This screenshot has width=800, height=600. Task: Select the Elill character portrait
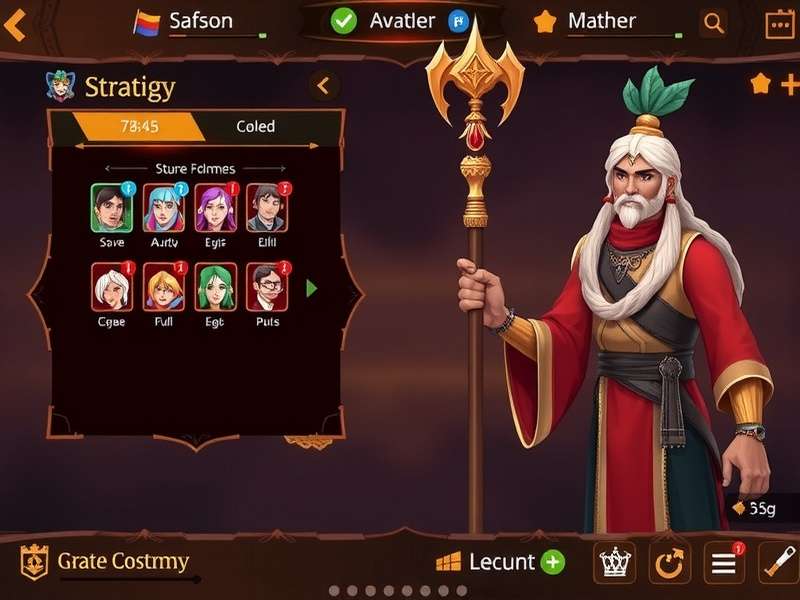(x=267, y=208)
